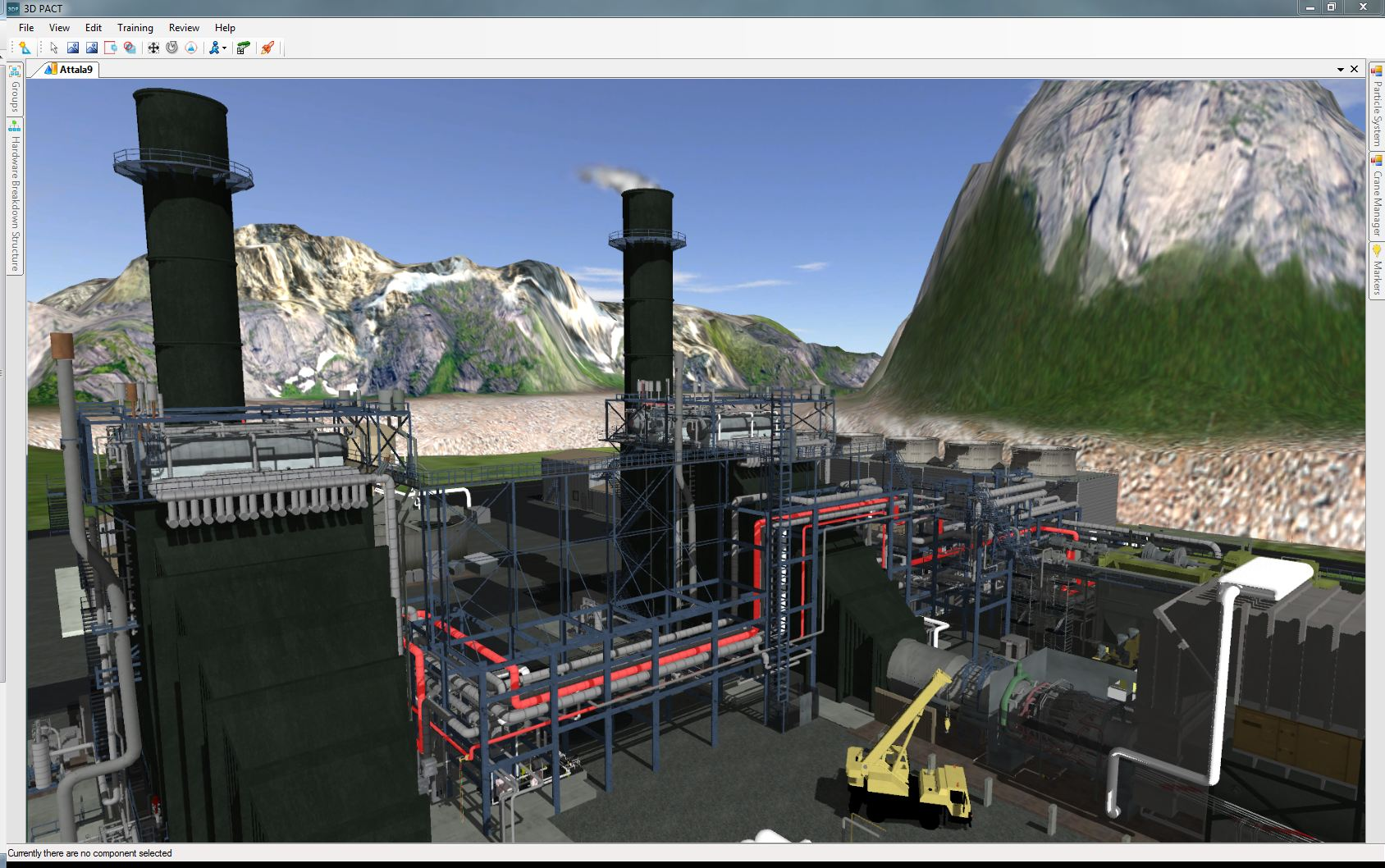The width and height of the screenshot is (1385, 868).
Task: Open the Hardware Breakdown Structure panel
Action: click(x=15, y=197)
